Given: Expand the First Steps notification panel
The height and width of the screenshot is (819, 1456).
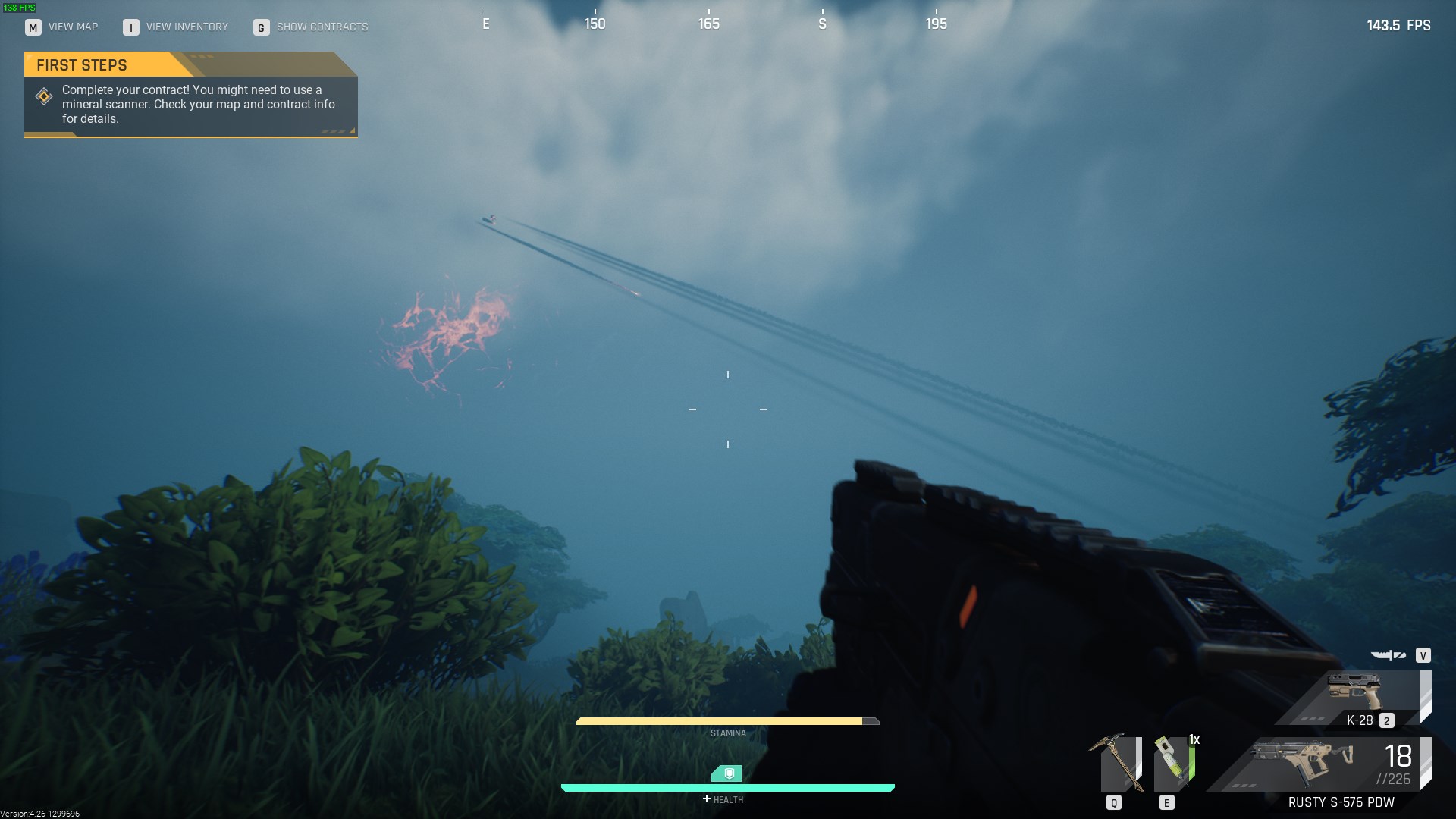Looking at the screenshot, I should coord(190,104).
